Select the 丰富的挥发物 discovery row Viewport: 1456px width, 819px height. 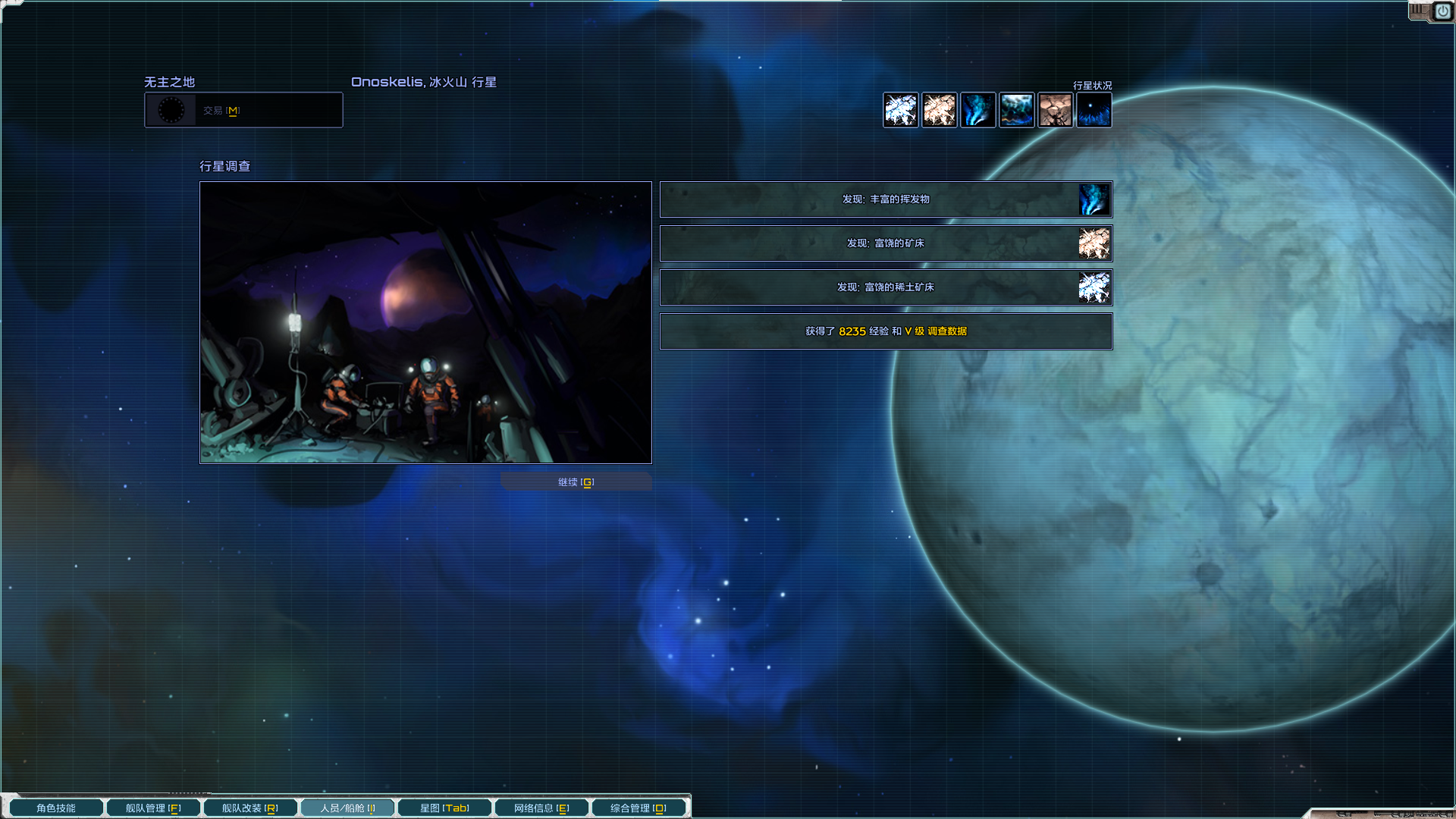pyautogui.click(x=886, y=199)
